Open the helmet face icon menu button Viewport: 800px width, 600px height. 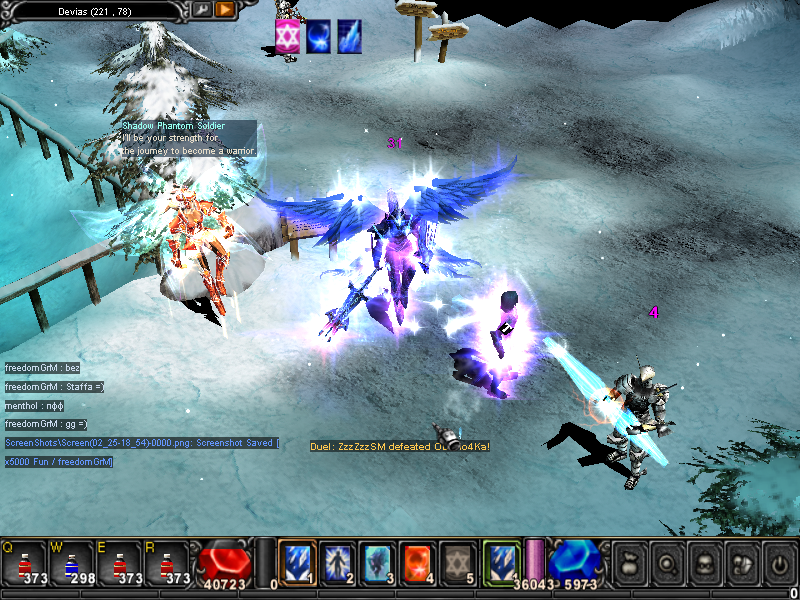tap(703, 562)
